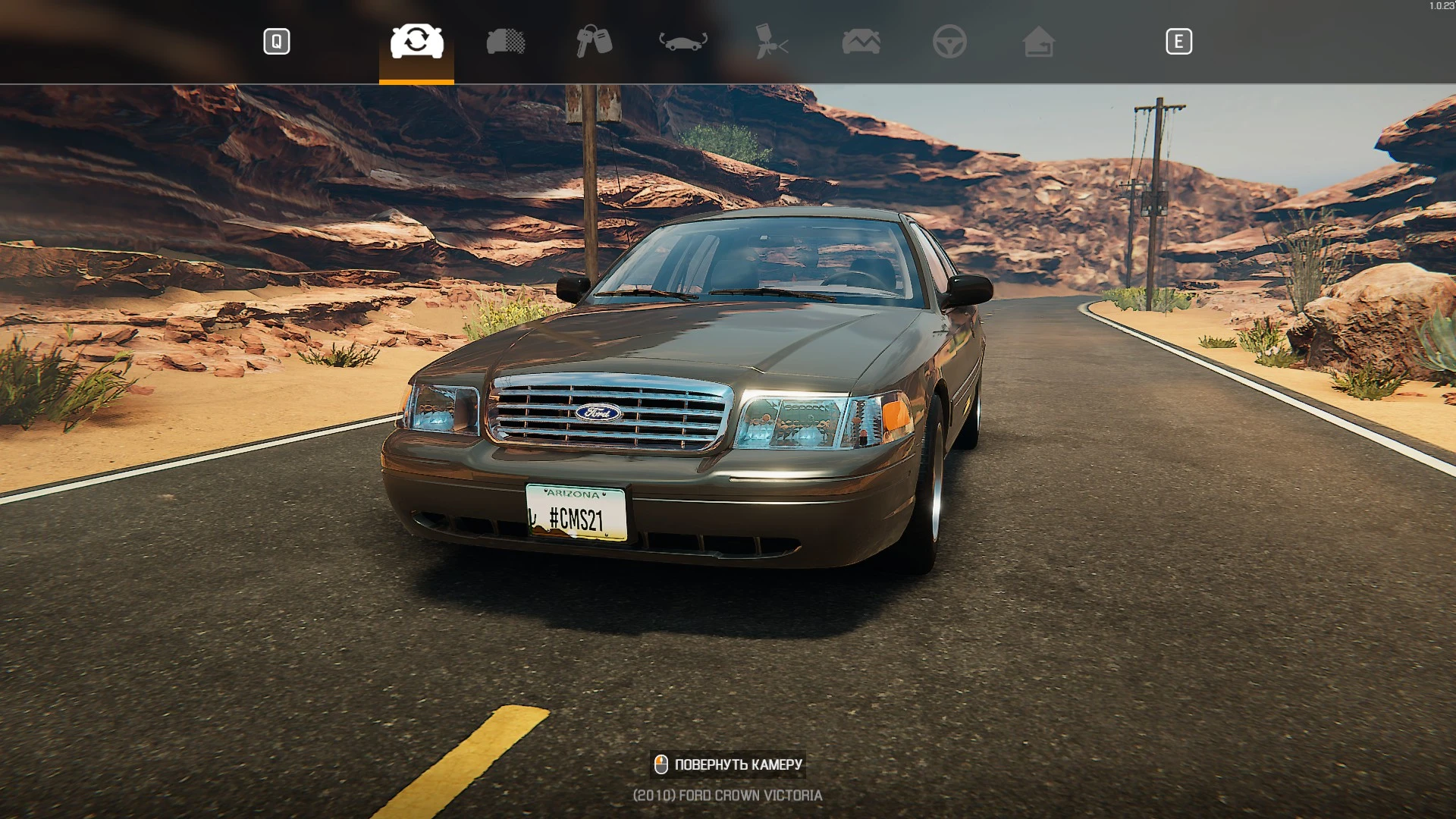This screenshot has width=1456, height=819.
Task: Click the mouse icon next to camera hint
Action: pos(662,764)
